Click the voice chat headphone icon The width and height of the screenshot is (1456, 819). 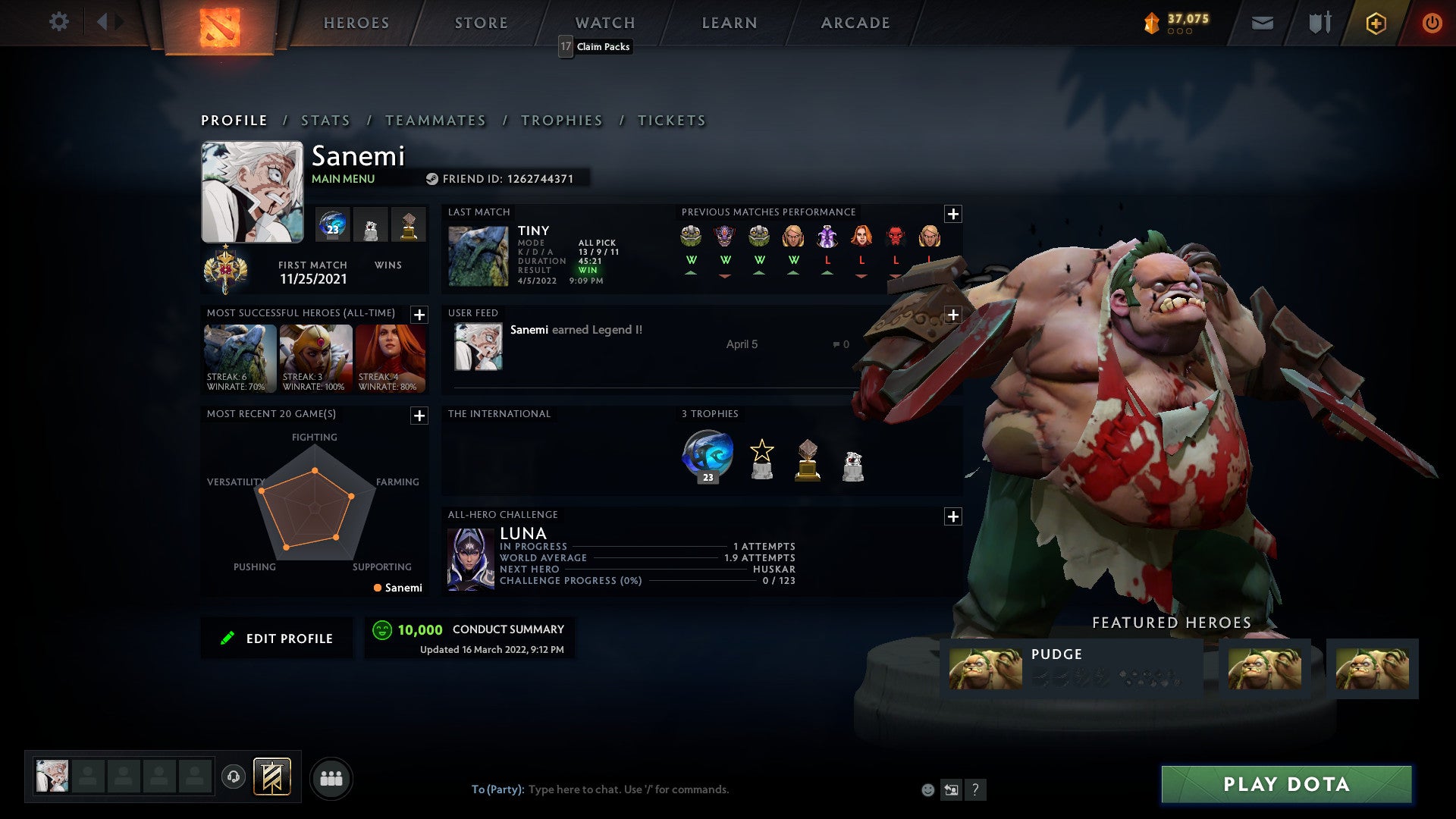point(235,777)
